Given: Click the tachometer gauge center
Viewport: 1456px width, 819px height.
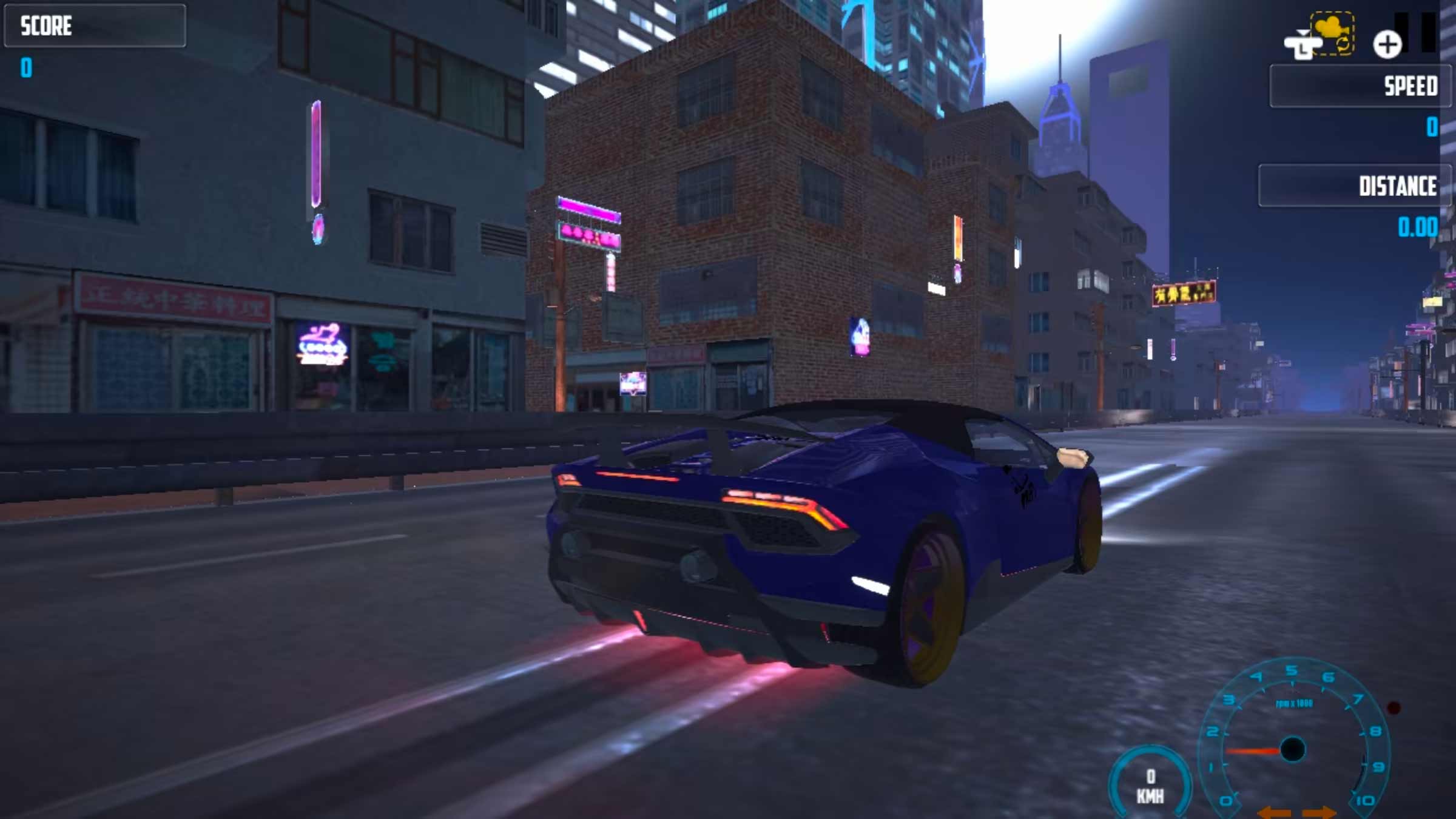Looking at the screenshot, I should 1293,748.
